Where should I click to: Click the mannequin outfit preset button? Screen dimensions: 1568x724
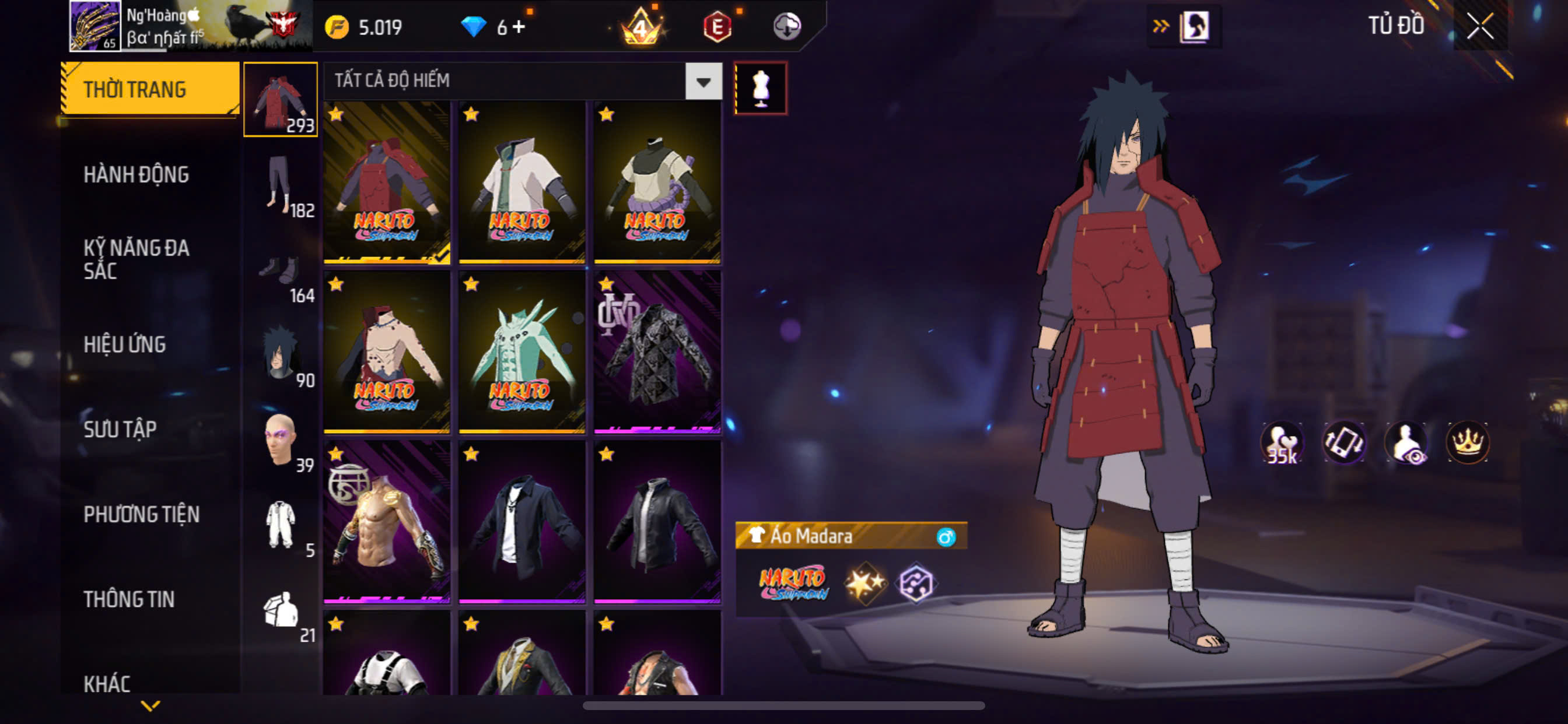point(760,88)
